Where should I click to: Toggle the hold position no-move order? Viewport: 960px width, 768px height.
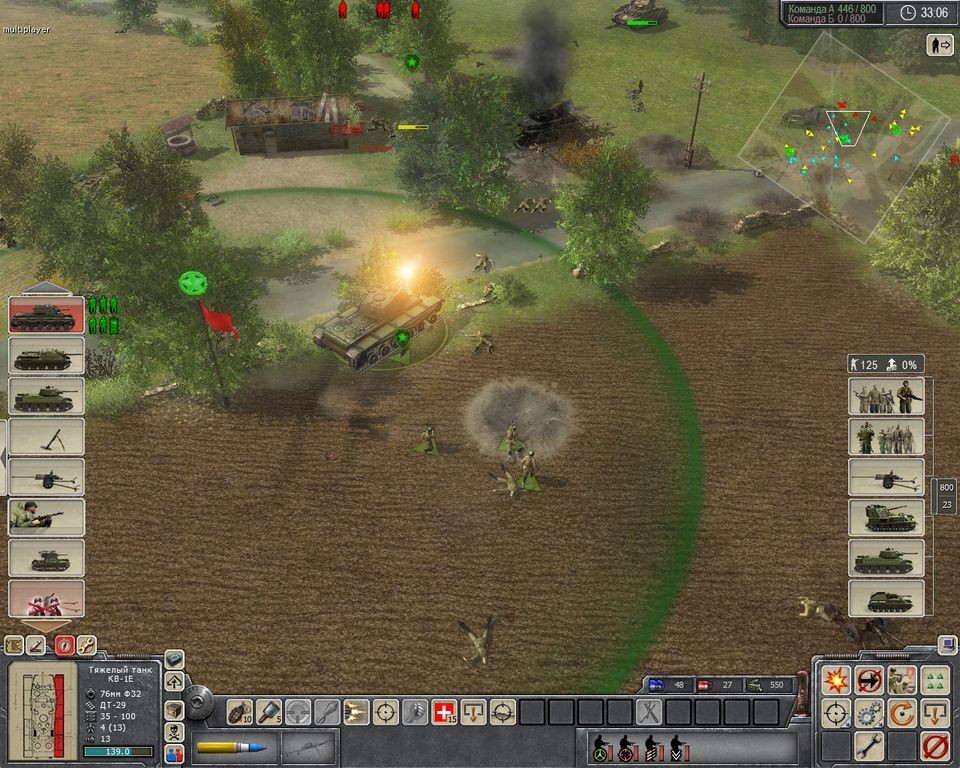click(x=869, y=680)
